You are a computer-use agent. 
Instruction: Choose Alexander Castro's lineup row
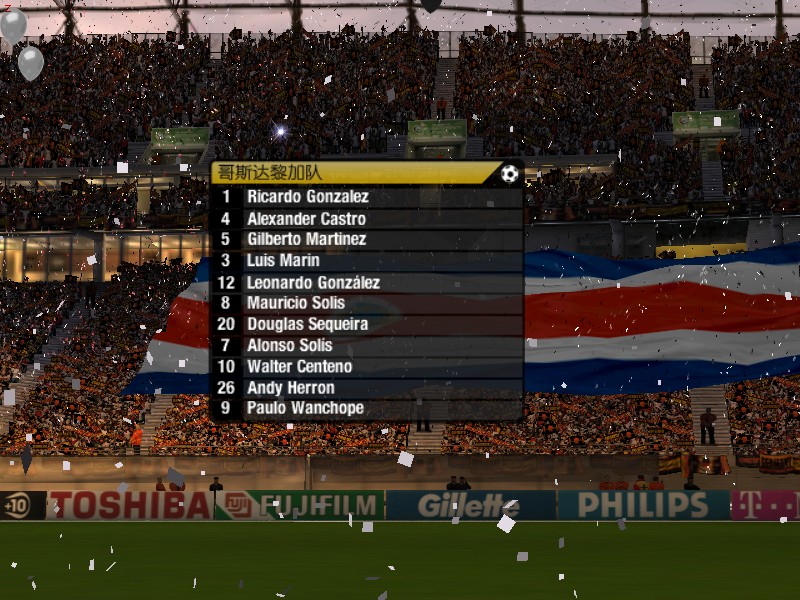point(306,219)
